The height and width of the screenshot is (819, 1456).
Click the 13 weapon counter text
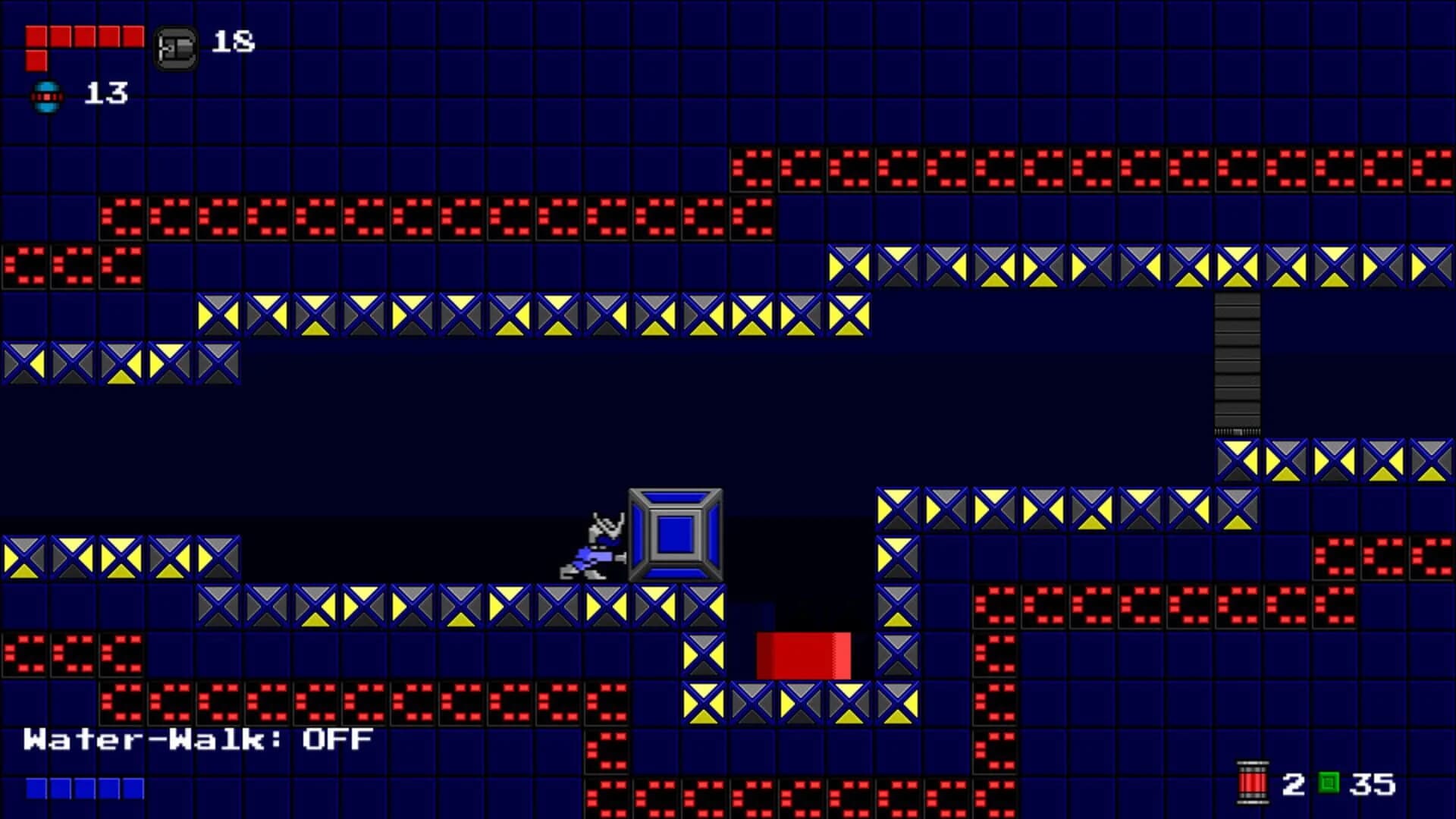pyautogui.click(x=106, y=95)
